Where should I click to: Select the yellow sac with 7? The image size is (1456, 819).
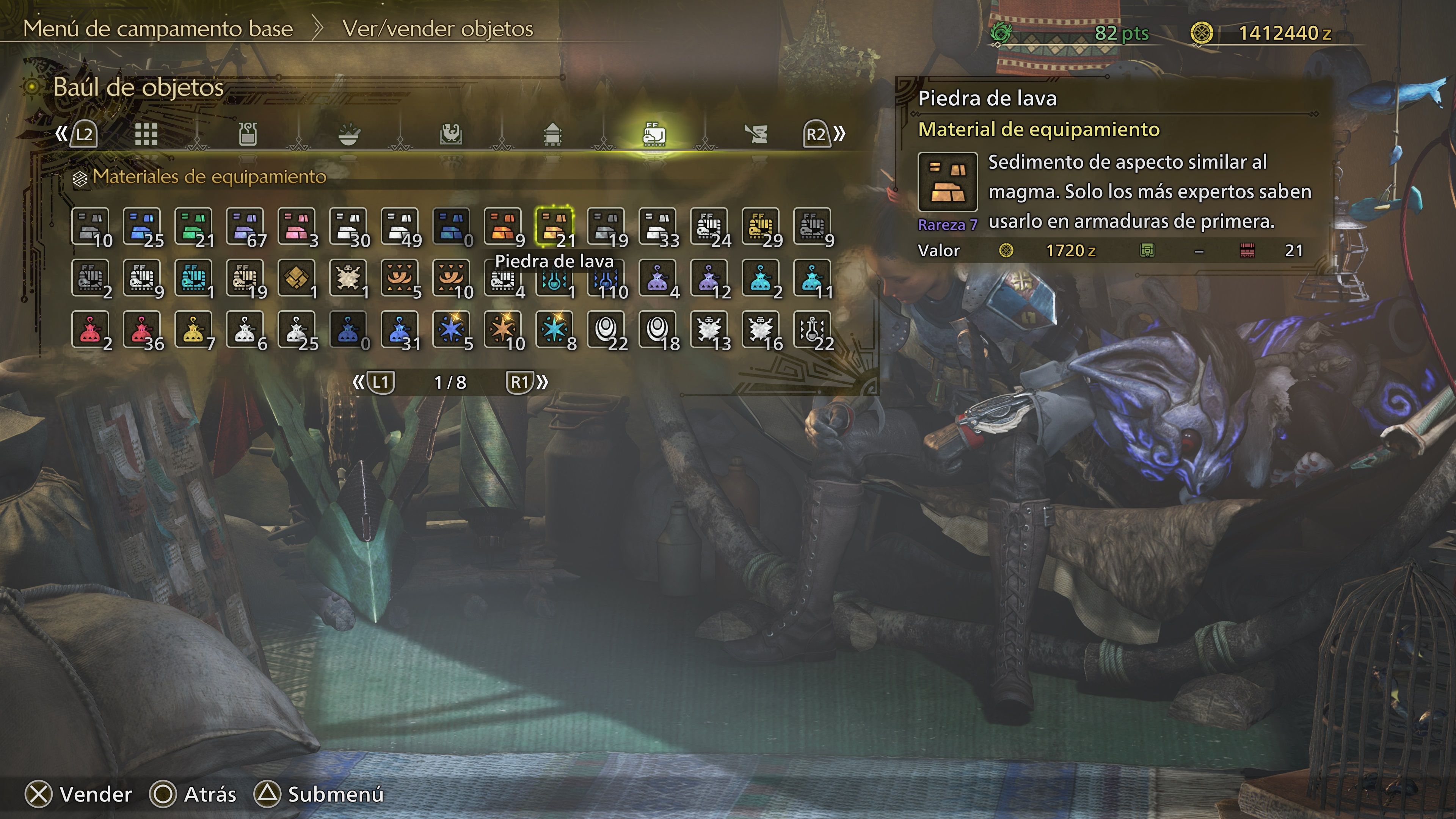[194, 329]
